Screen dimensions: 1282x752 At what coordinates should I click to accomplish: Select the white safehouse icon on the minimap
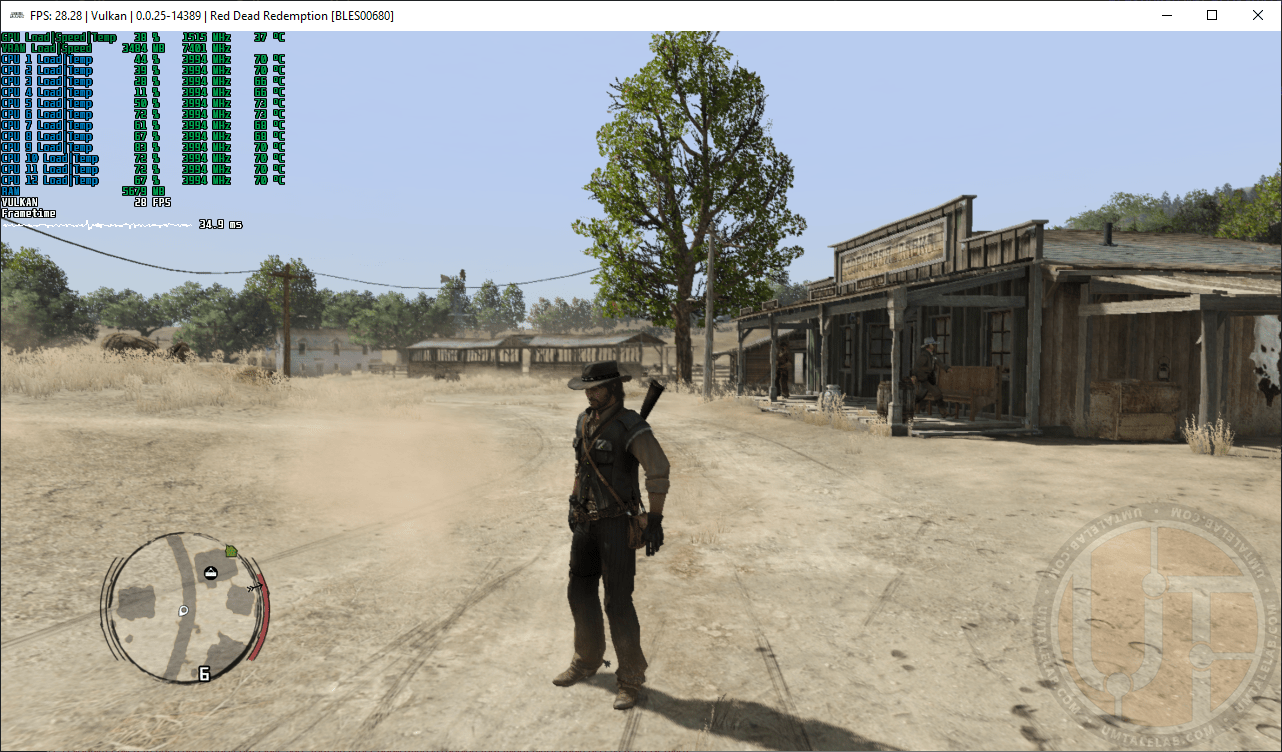point(211,573)
